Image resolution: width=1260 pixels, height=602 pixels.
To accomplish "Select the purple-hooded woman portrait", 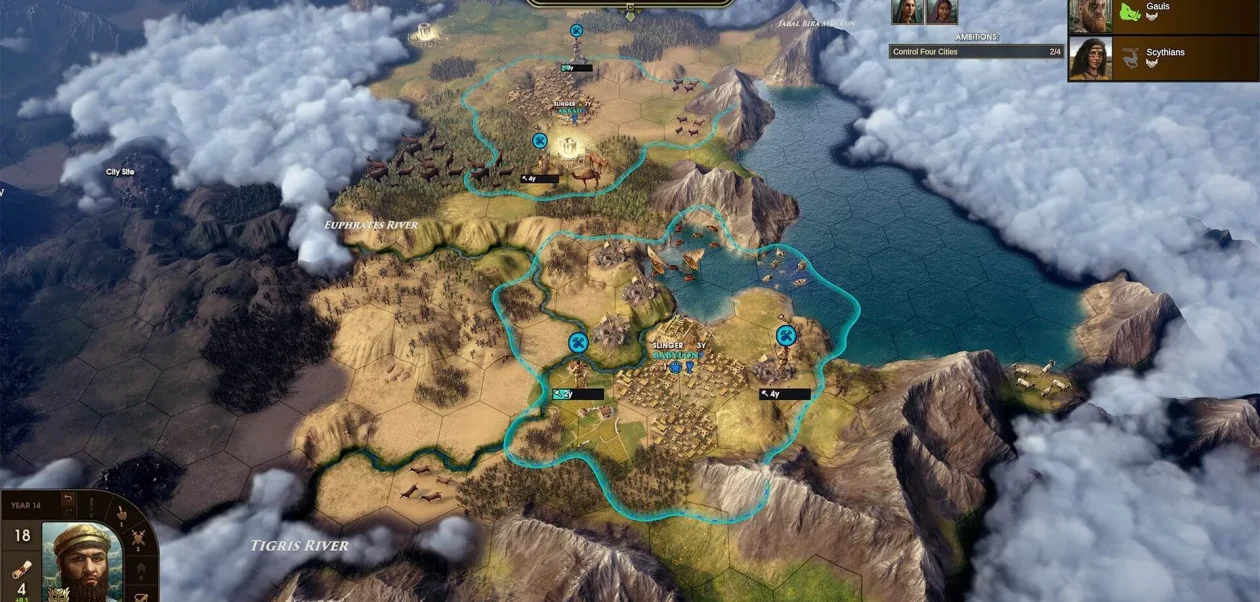I will 940,11.
